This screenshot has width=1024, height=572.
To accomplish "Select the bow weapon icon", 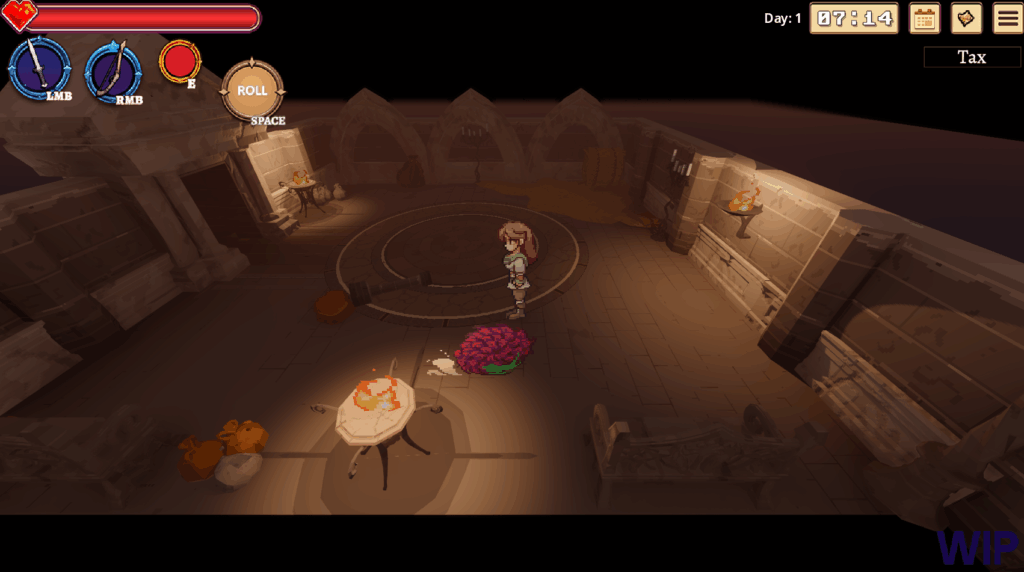I will coord(113,70).
